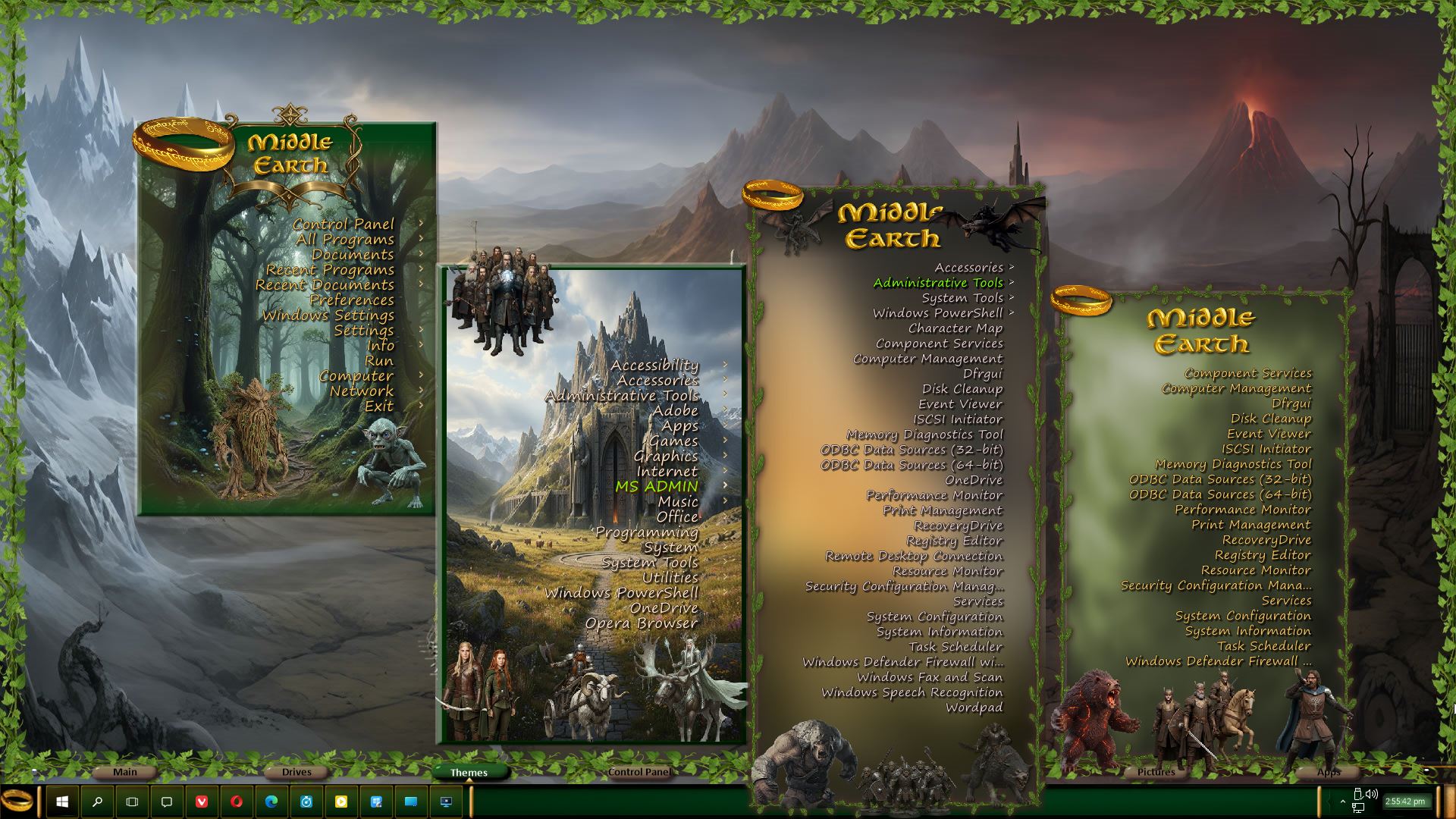The width and height of the screenshot is (1456, 819).
Task: Open the Microsoft Edge taskbar icon
Action: click(x=271, y=802)
